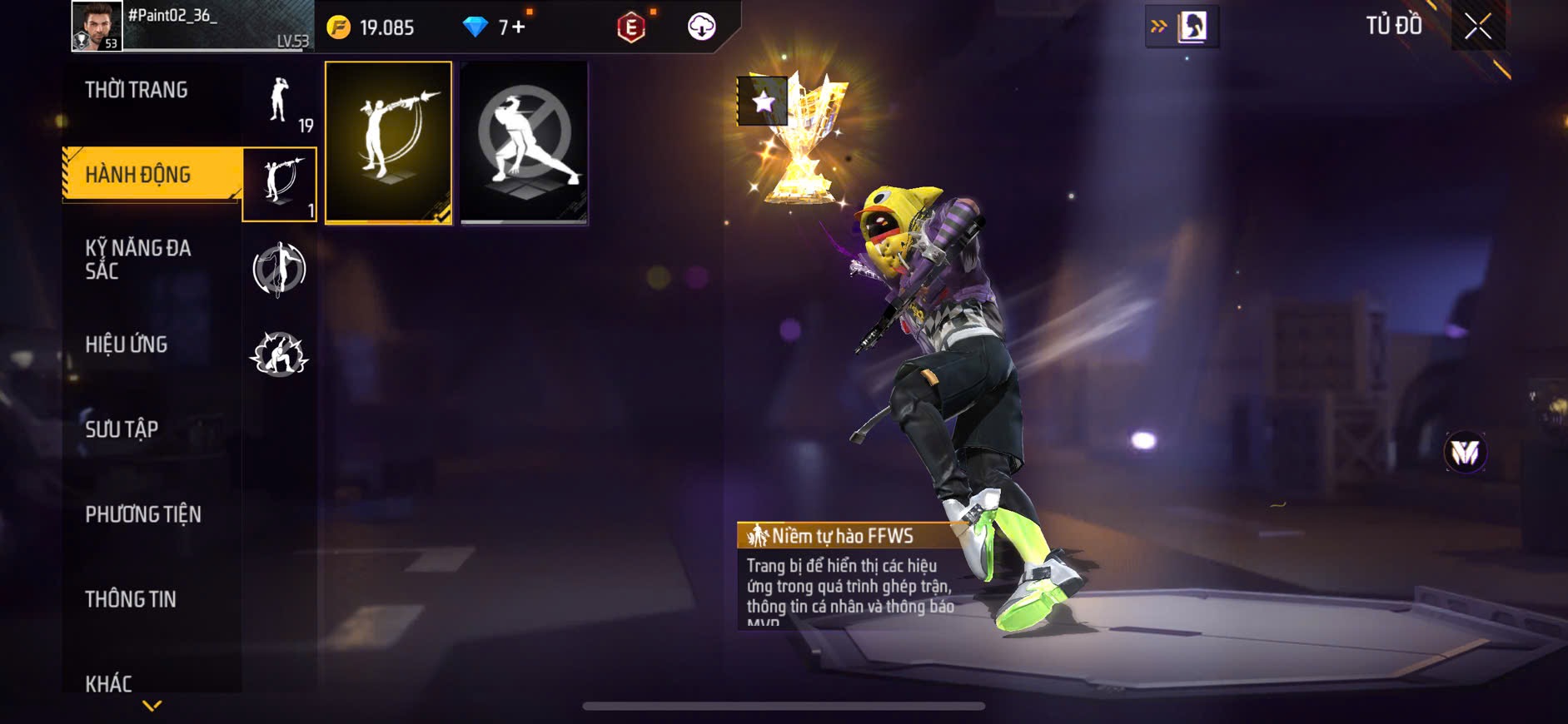The image size is (1568, 724).
Task: Select the KHÁC category
Action: (x=109, y=683)
